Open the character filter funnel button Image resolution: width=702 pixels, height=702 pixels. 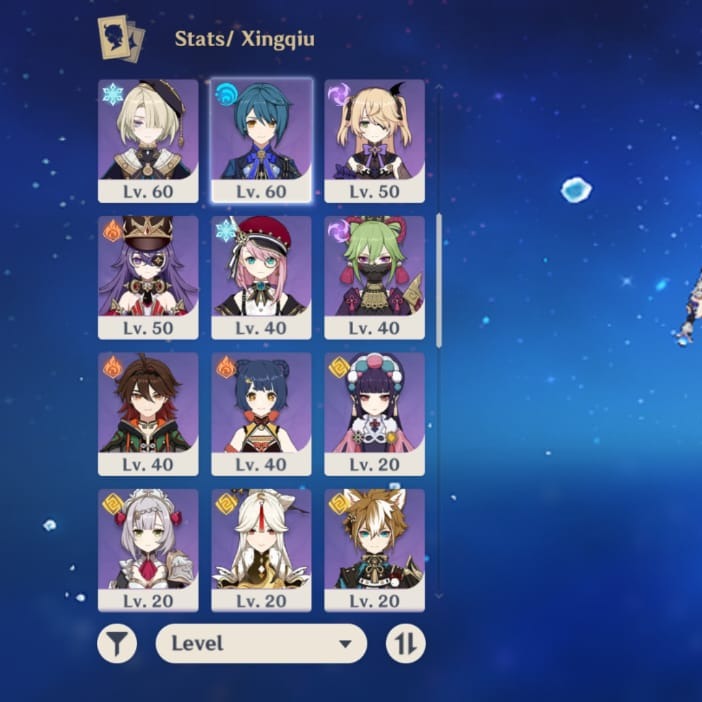117,644
